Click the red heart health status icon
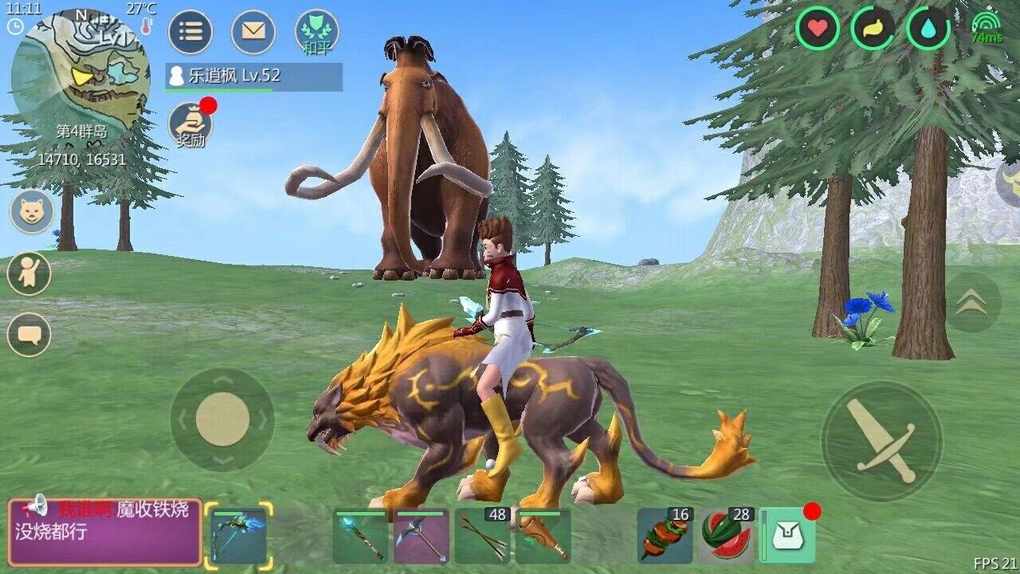1020x574 pixels. 817,28
